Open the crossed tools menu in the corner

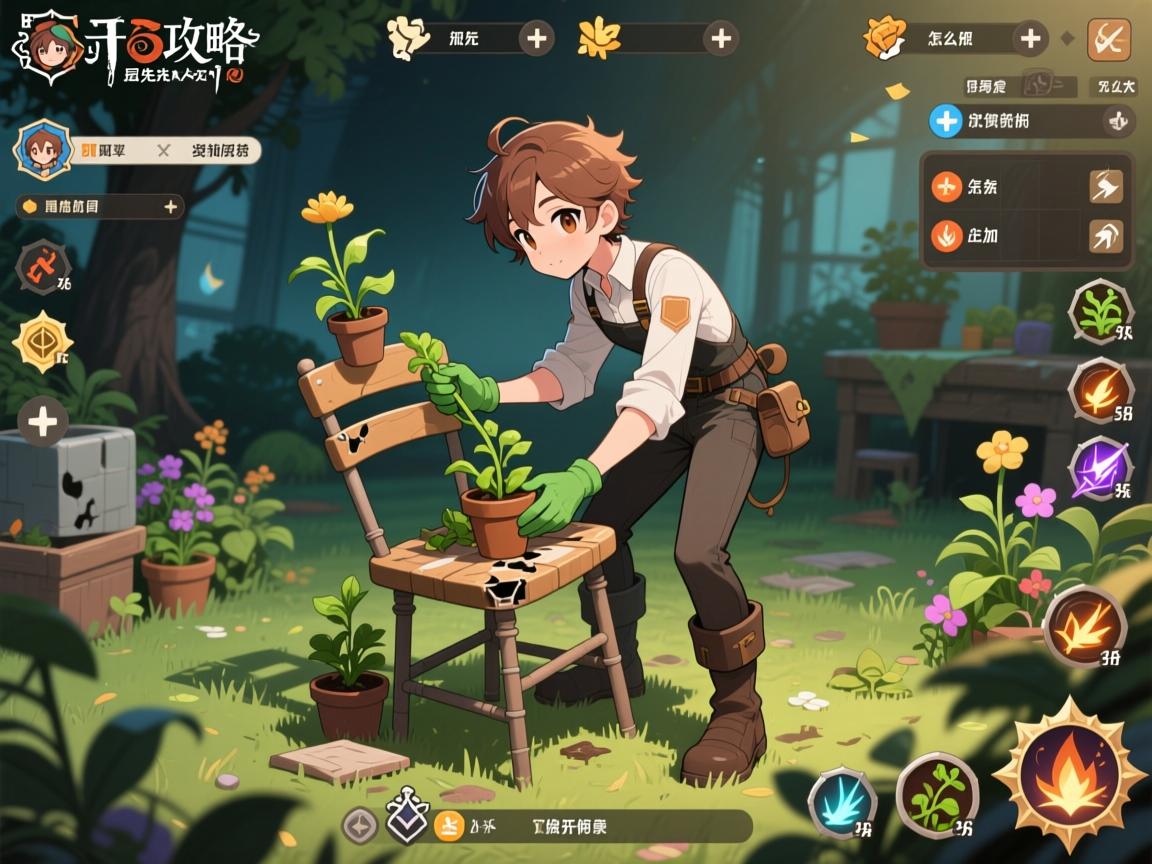coord(1108,39)
